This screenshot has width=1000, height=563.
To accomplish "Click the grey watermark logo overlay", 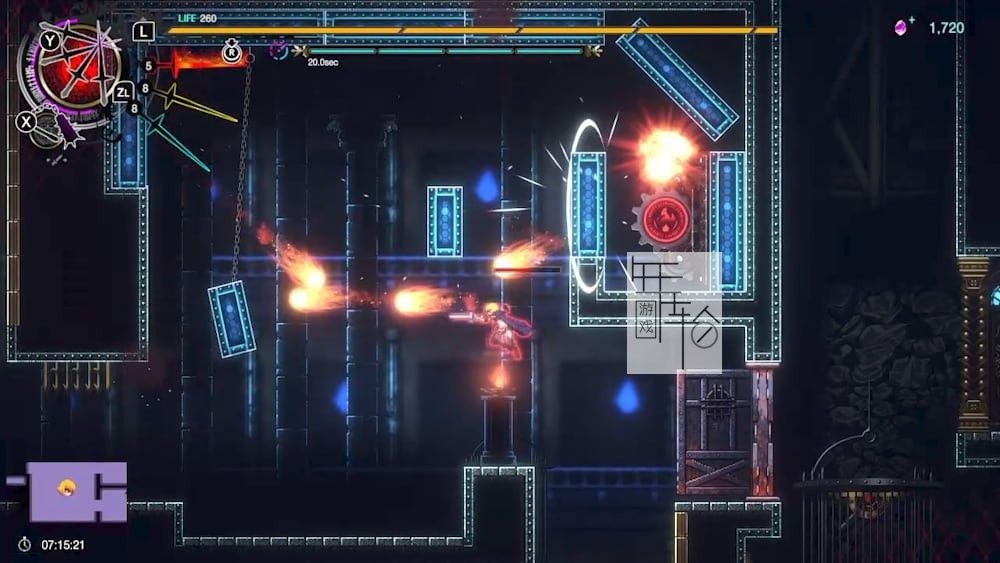I will click(674, 313).
